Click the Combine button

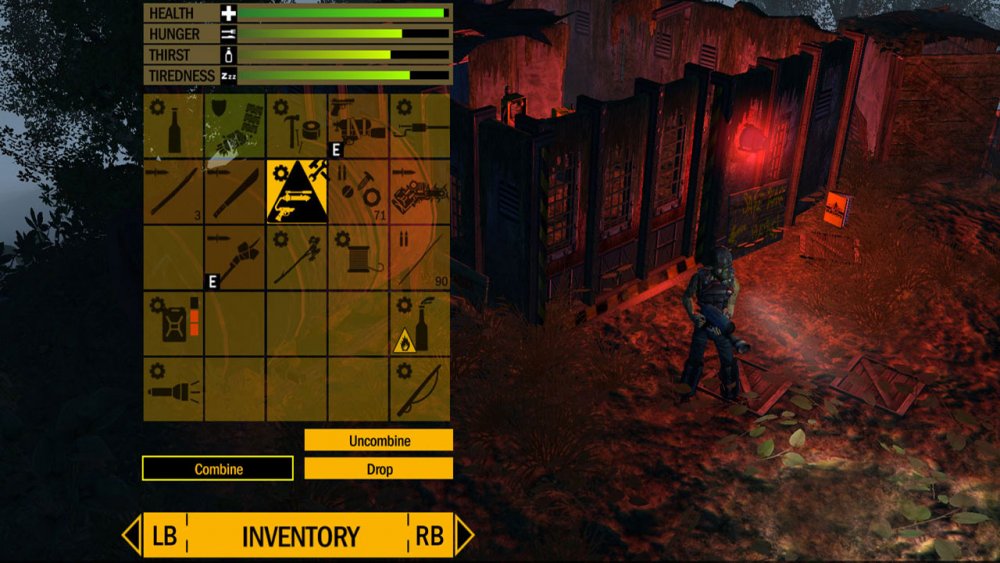pos(218,468)
